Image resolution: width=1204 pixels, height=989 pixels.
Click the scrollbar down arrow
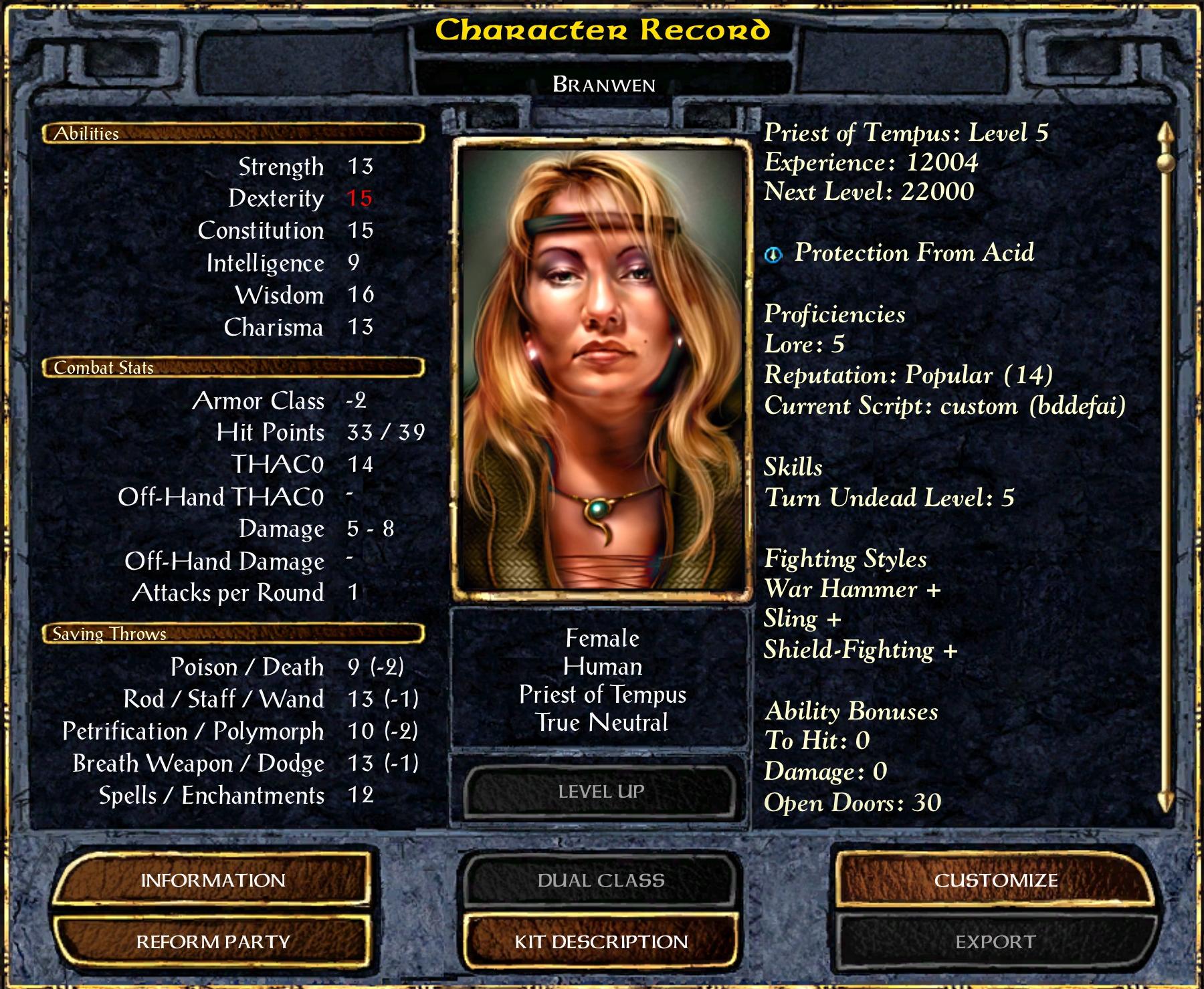pos(1166,802)
